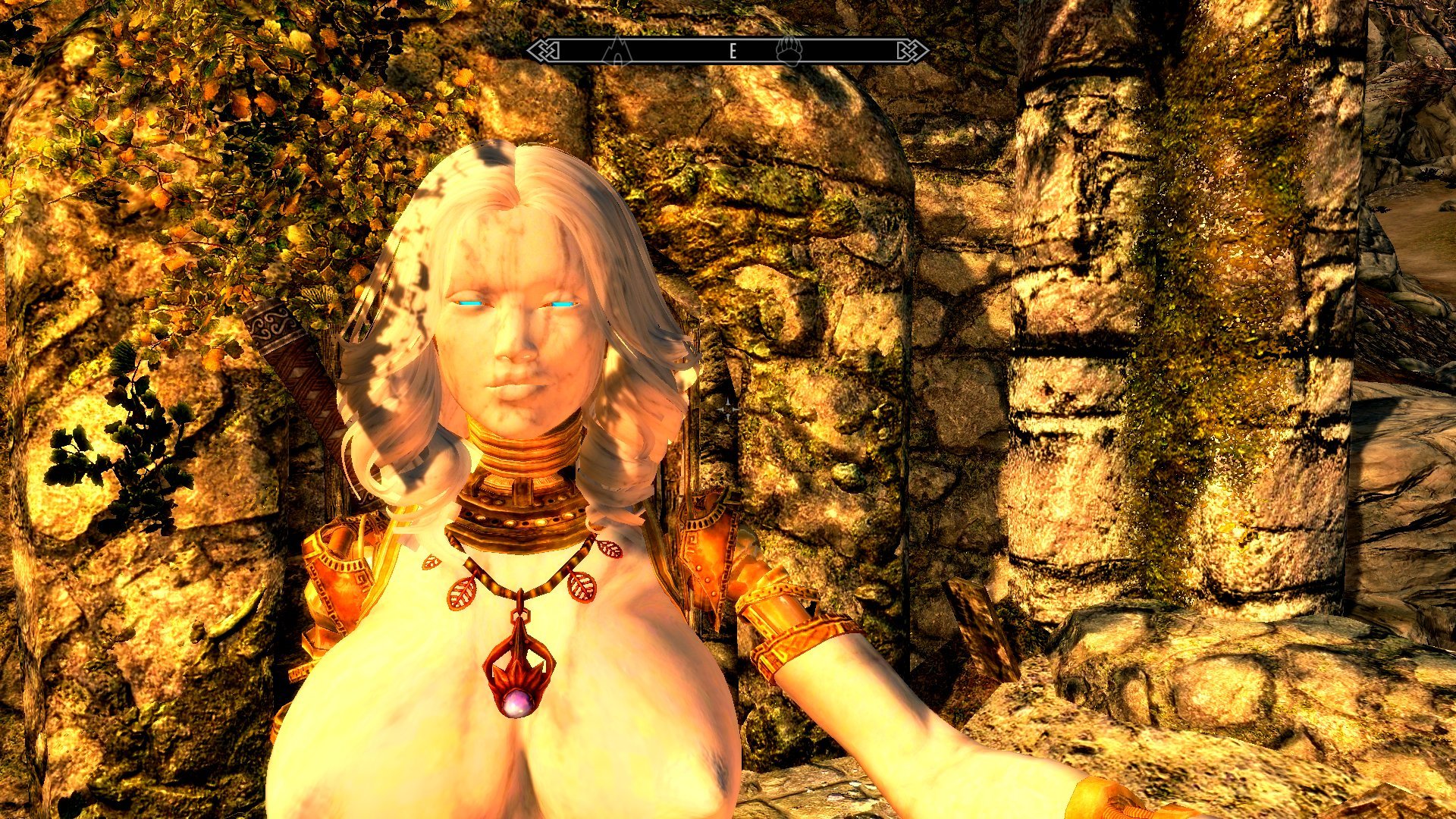
Task: Select the crosshair reticle in the screen center
Action: tap(729, 409)
